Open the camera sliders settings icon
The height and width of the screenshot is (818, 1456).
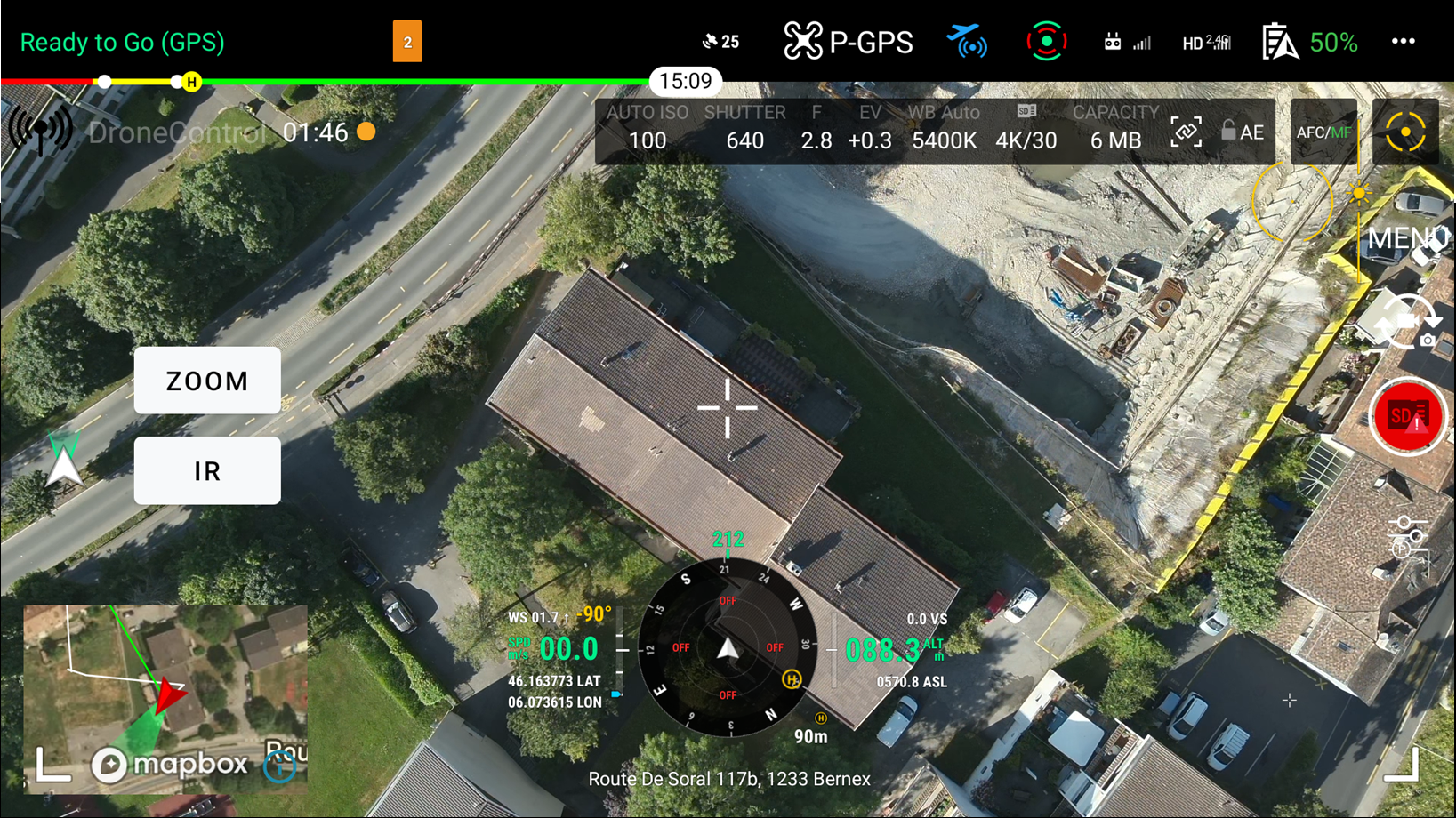[1408, 536]
